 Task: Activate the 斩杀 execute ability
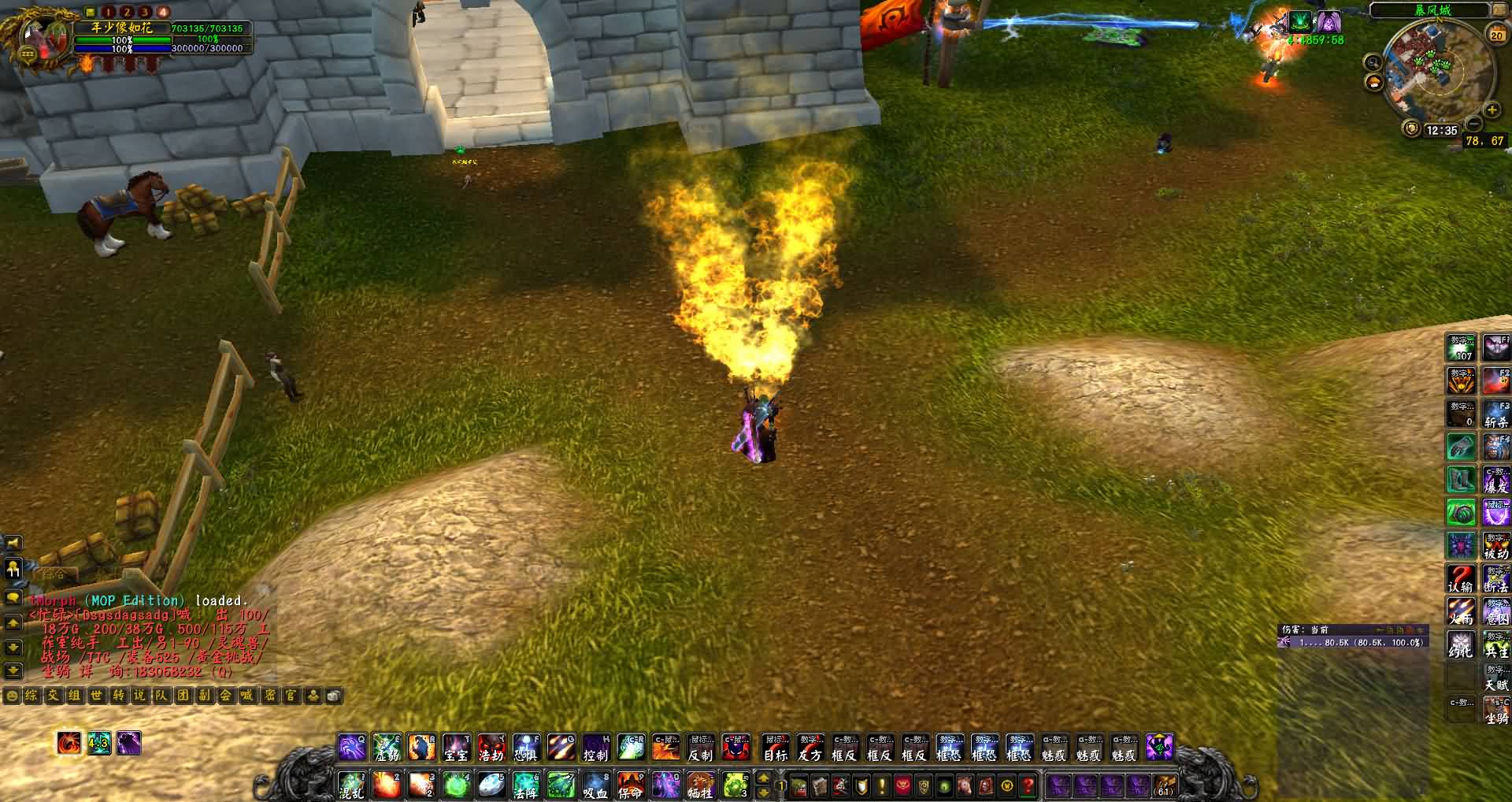point(1496,414)
